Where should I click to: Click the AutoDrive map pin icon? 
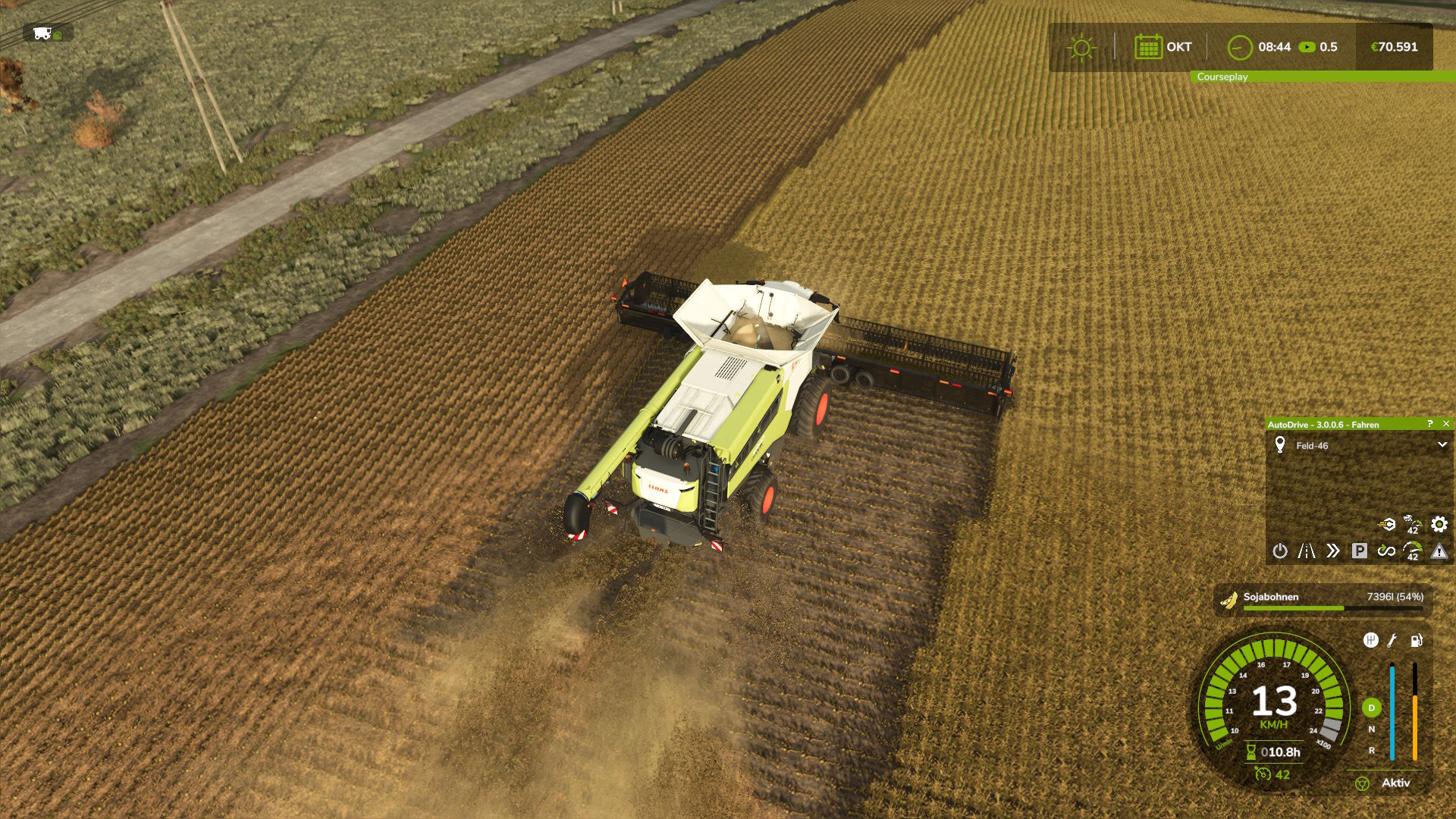pos(1280,445)
